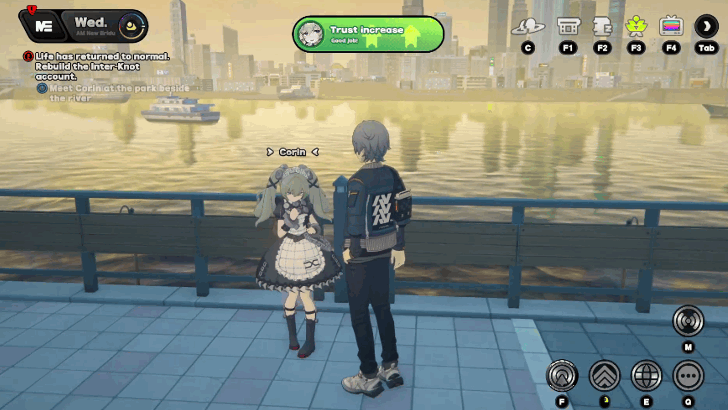Open the green figure icon menu
The image size is (728, 410).
(x=636, y=27)
